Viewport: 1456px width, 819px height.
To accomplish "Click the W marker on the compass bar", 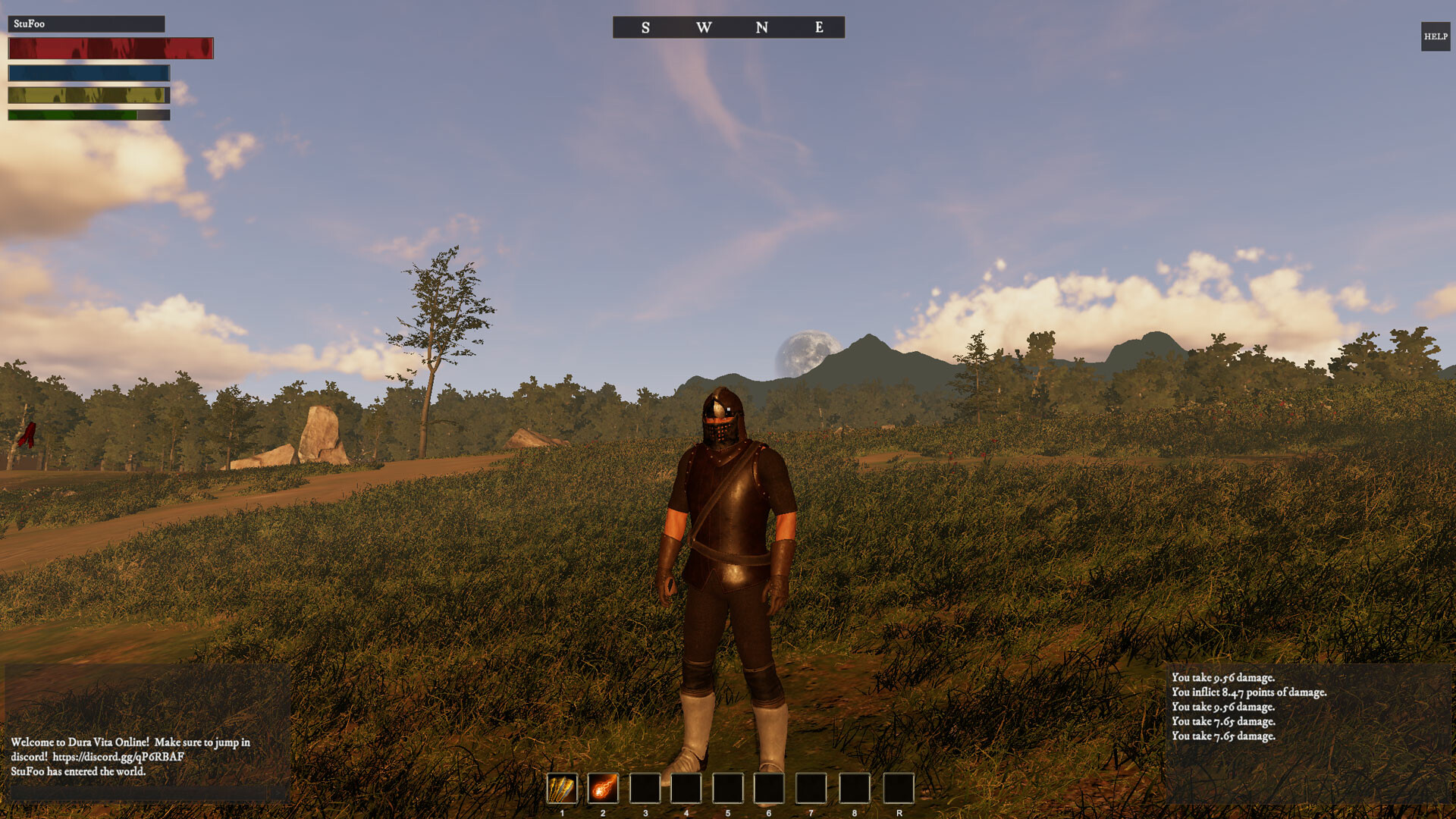I will (704, 27).
